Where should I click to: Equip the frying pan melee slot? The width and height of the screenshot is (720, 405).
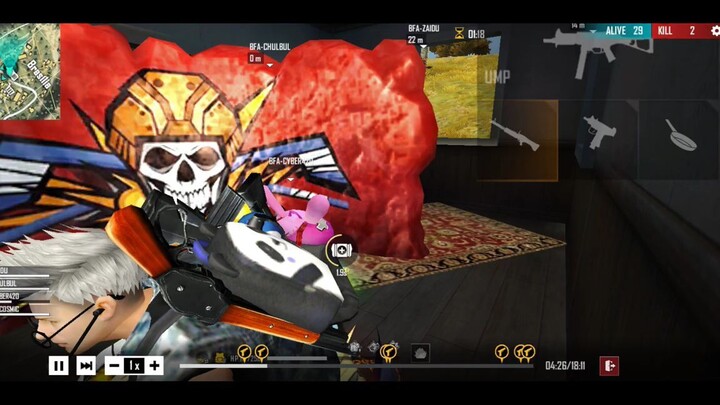pyautogui.click(x=680, y=133)
